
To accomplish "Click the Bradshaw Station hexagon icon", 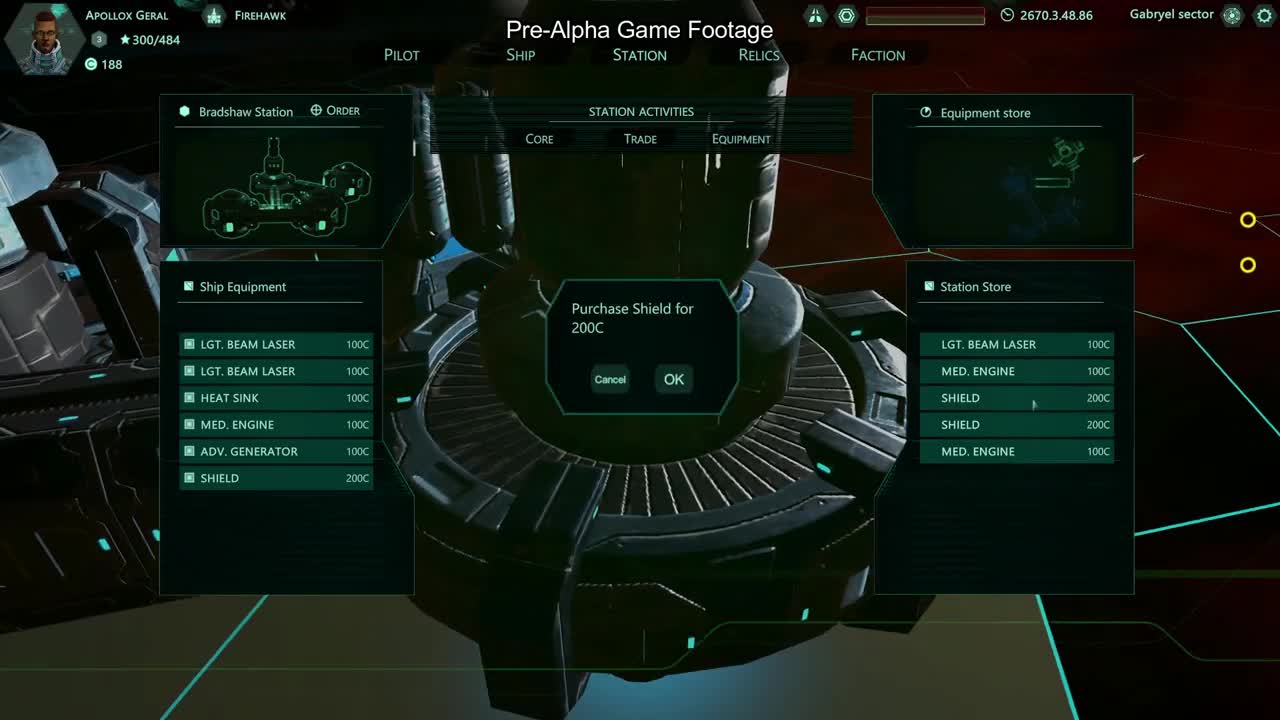I will [x=184, y=111].
